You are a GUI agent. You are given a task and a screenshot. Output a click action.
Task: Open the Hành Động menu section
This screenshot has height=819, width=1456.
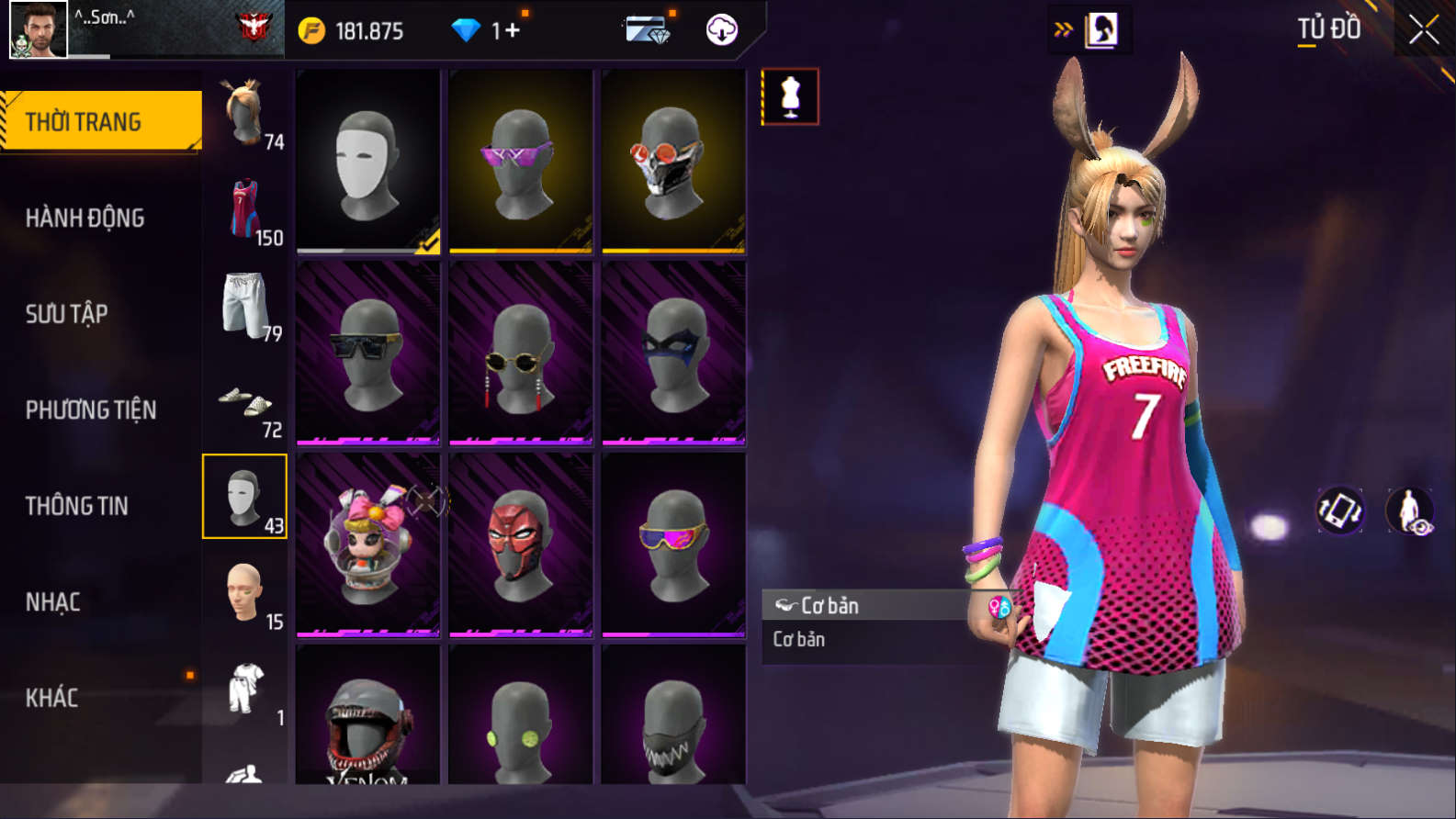85,218
